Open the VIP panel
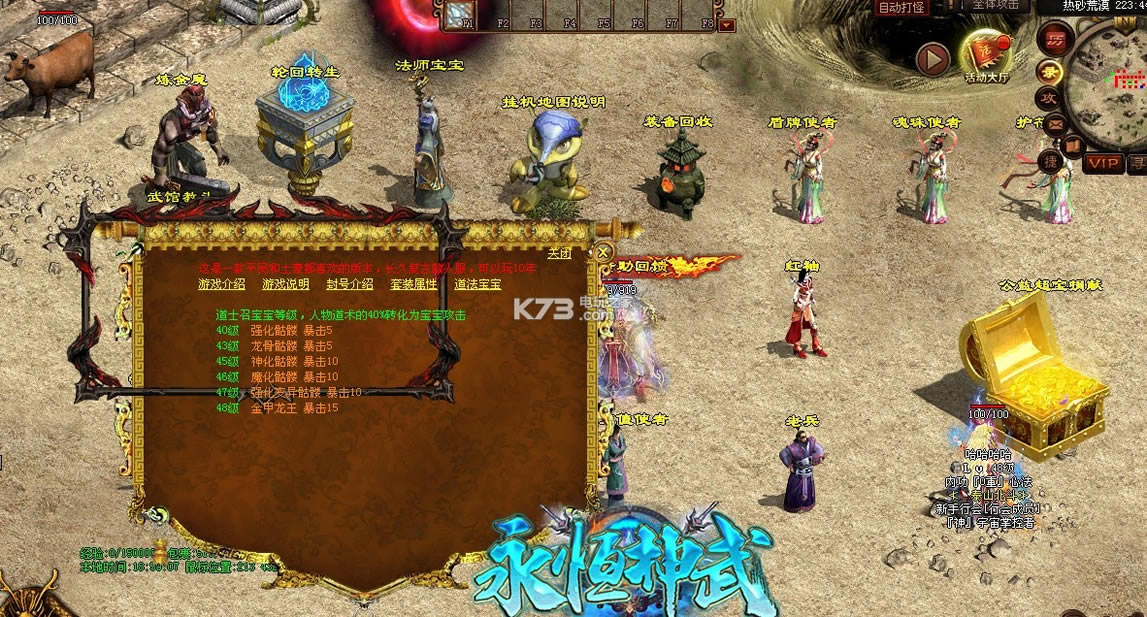Image resolution: width=1147 pixels, height=617 pixels. [x=1104, y=163]
